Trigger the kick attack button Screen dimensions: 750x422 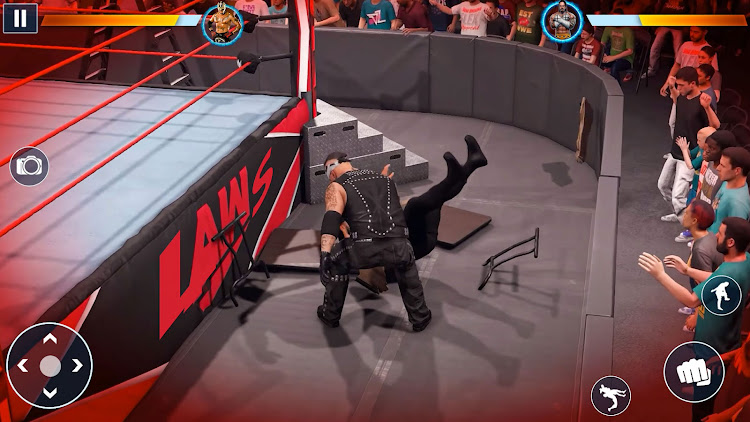721,296
